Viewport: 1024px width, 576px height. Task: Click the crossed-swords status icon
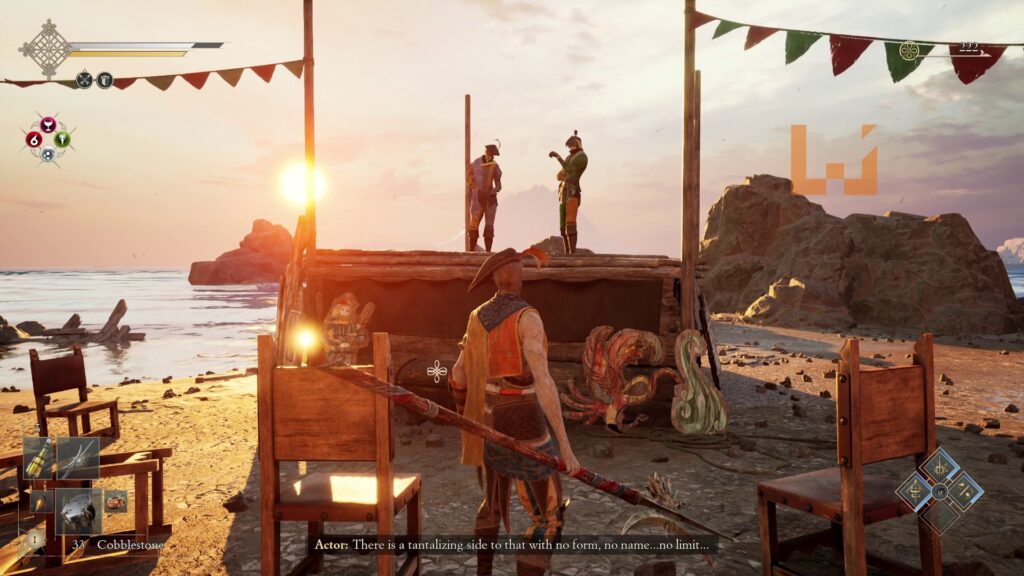point(84,80)
